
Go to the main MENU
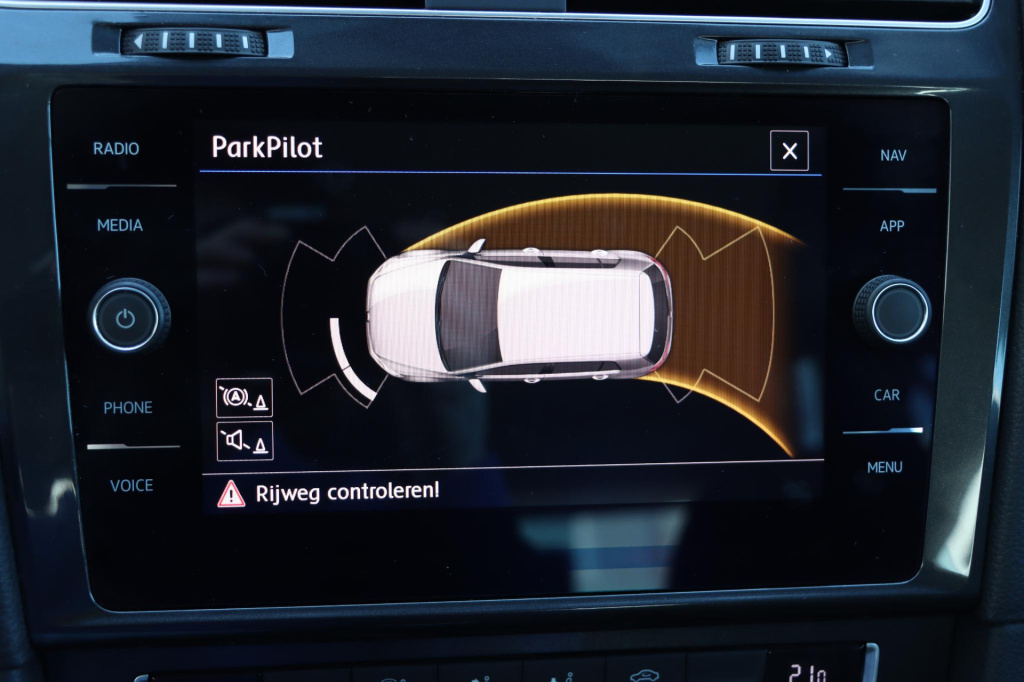pos(884,467)
